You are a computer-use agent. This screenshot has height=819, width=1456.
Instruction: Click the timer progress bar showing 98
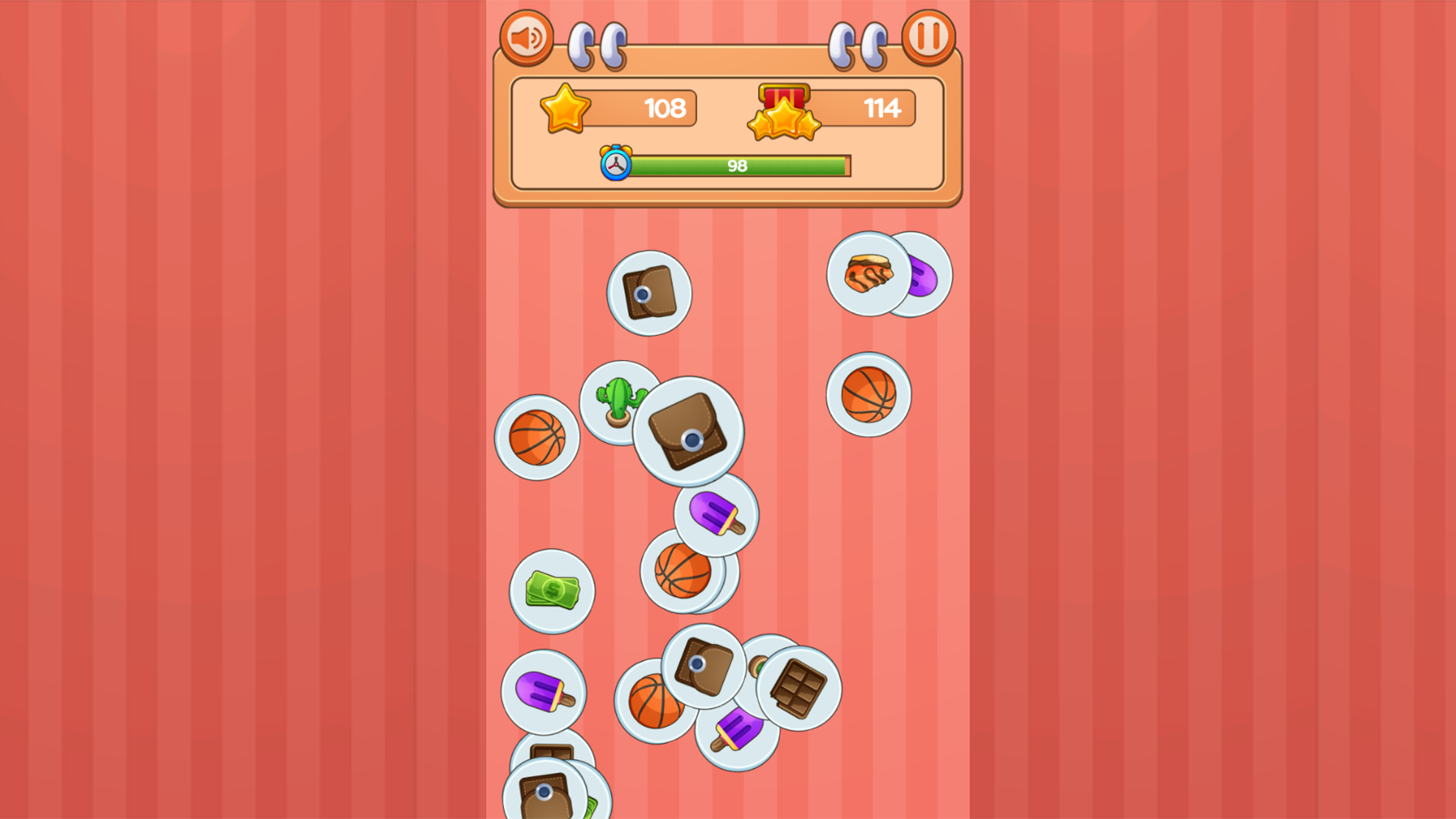coord(736,164)
